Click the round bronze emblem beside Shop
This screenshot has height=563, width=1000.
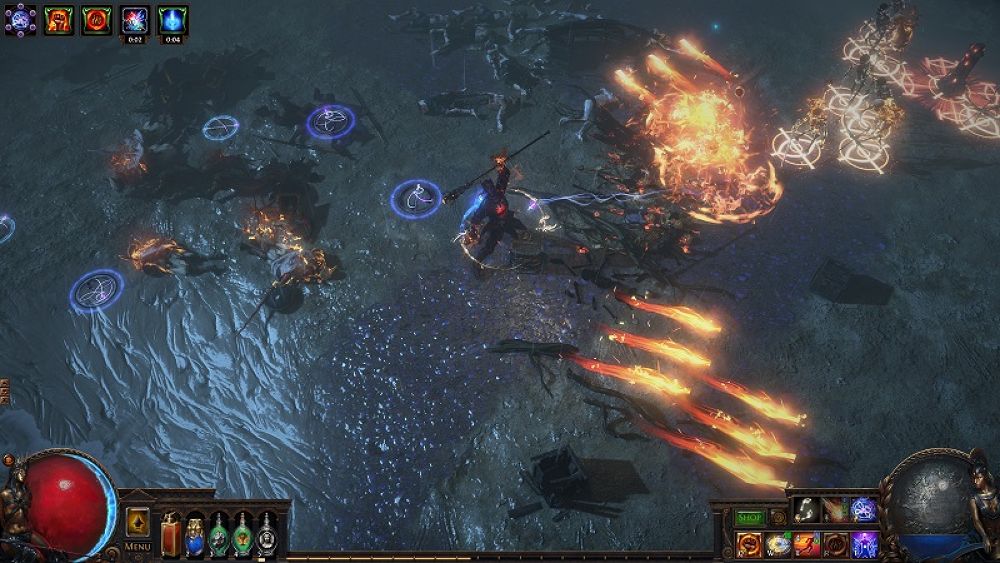[778, 517]
